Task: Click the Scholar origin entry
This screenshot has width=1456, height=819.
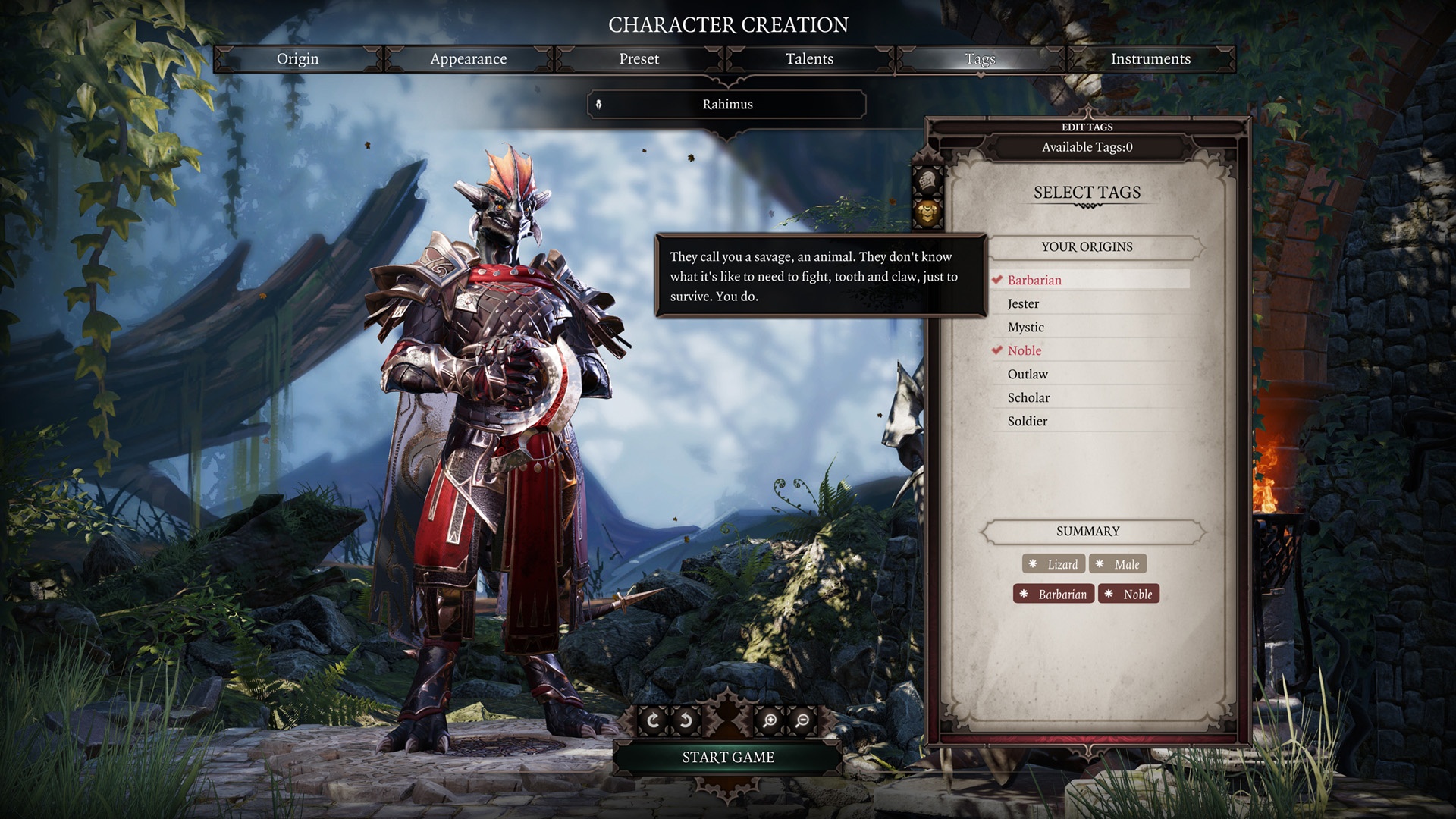Action: pos(1028,397)
